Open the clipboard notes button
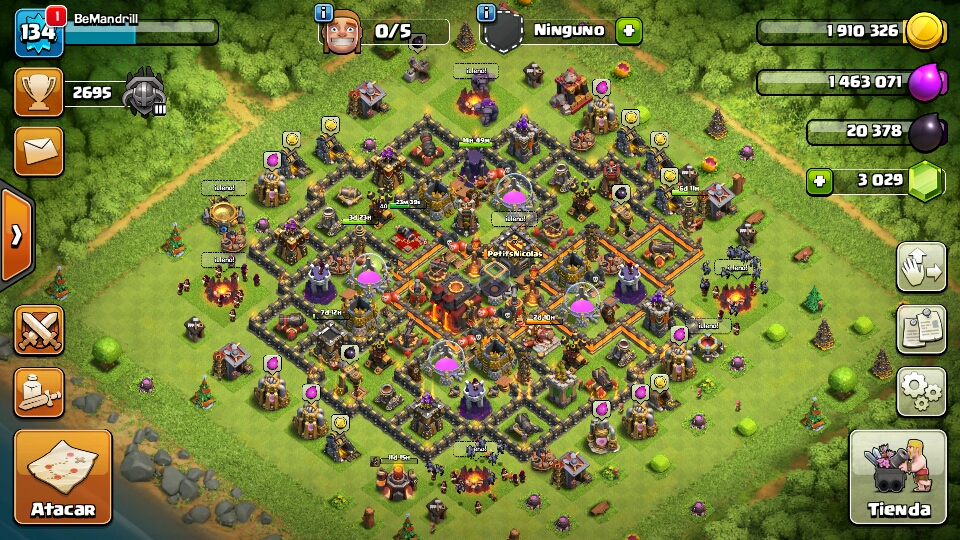The height and width of the screenshot is (540, 960). (921, 329)
